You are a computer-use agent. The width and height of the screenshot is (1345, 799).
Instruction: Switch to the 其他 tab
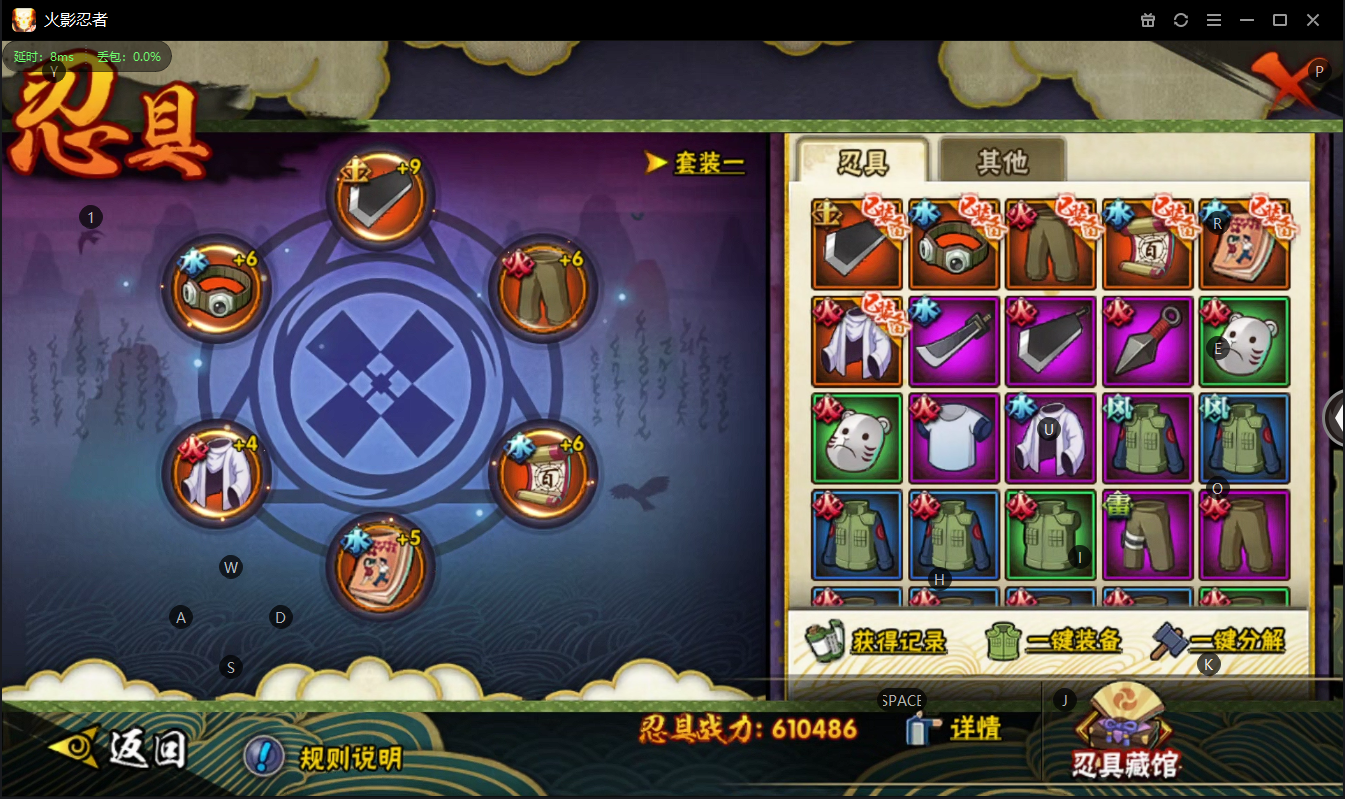pyautogui.click(x=1002, y=160)
